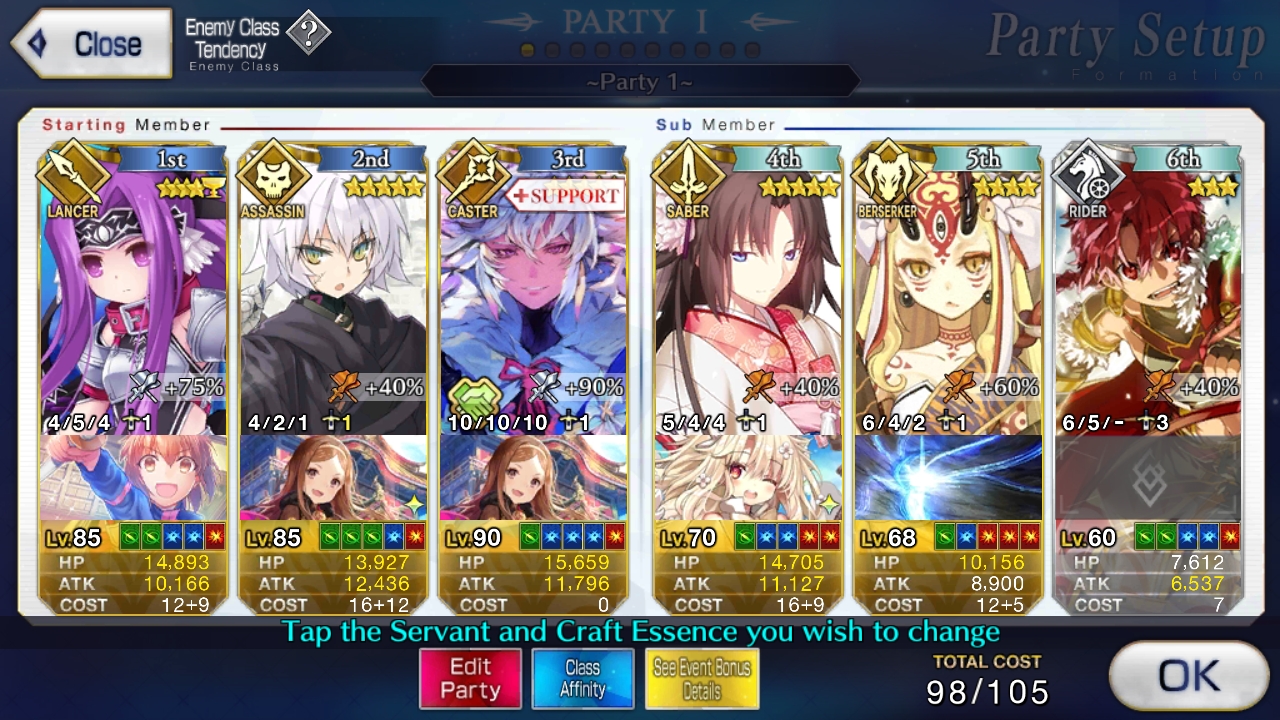
Task: Show the Class Affinity chart
Action: coord(582,679)
